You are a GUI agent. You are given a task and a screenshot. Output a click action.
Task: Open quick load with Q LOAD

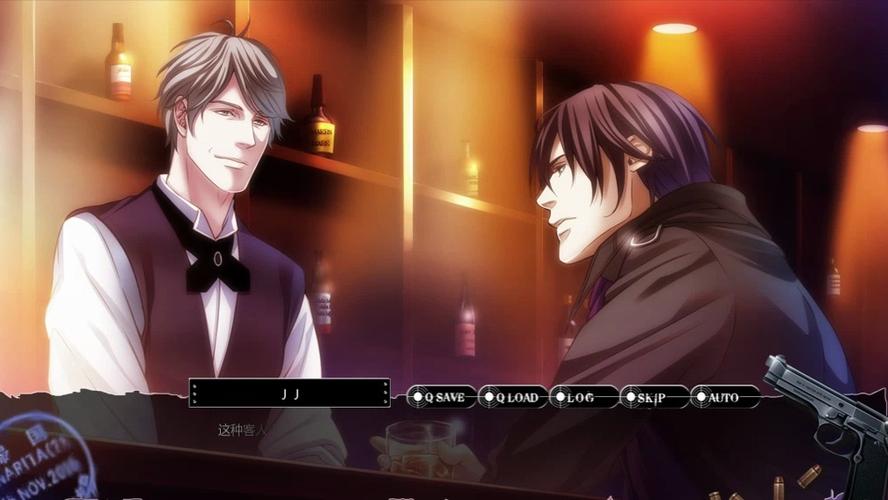(512, 397)
